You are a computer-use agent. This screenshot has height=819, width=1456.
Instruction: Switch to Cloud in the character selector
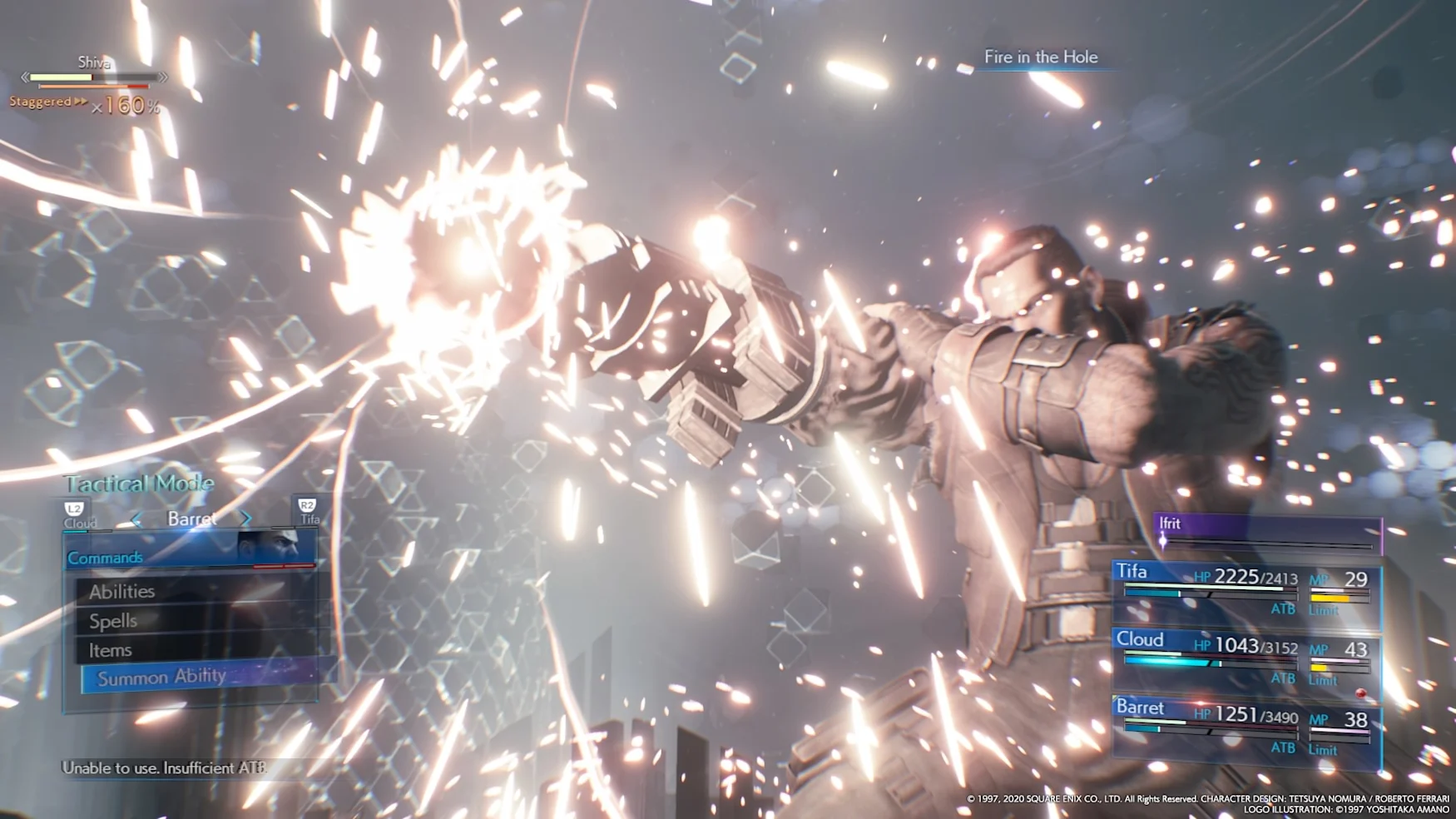click(78, 515)
